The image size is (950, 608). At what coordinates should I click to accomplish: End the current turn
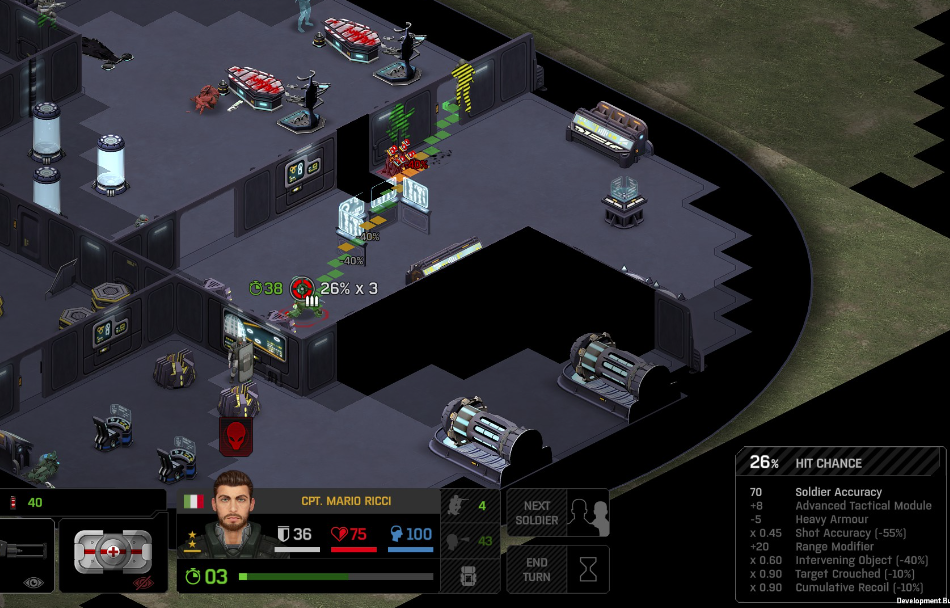pos(557,570)
